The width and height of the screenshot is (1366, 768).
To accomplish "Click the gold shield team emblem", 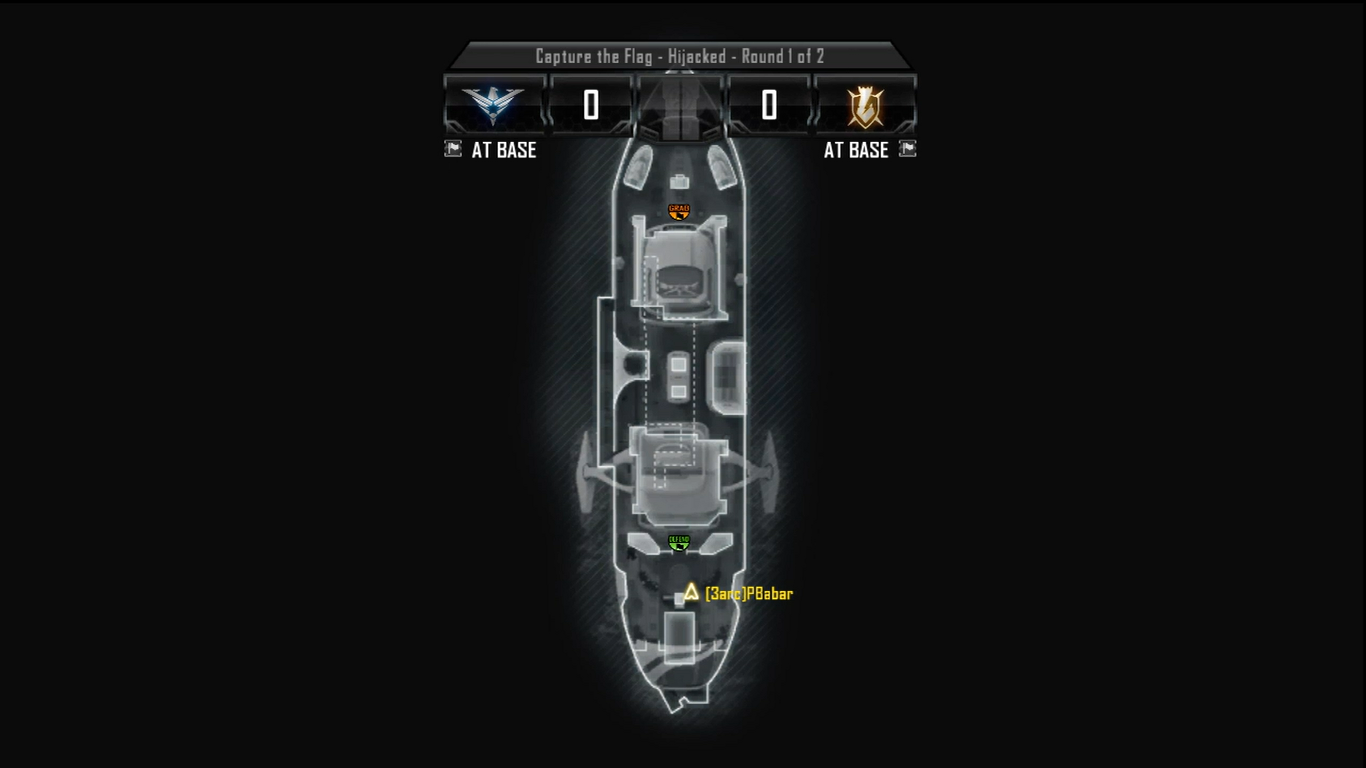I will (x=865, y=105).
